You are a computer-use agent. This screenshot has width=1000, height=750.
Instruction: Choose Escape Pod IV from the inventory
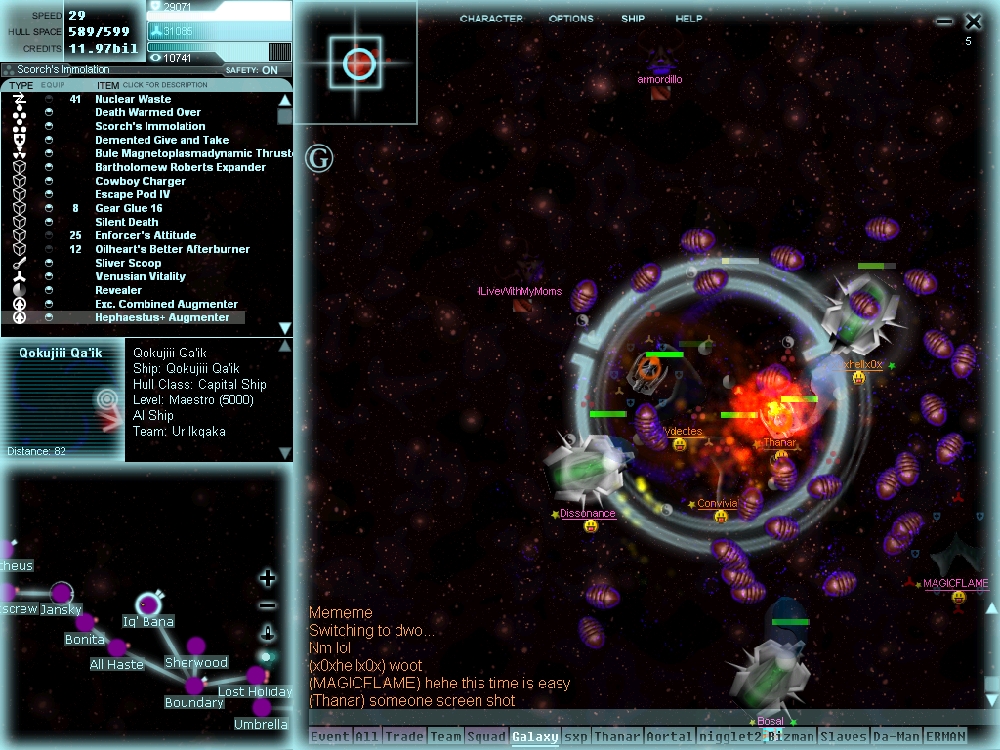pyautogui.click(x=133, y=194)
